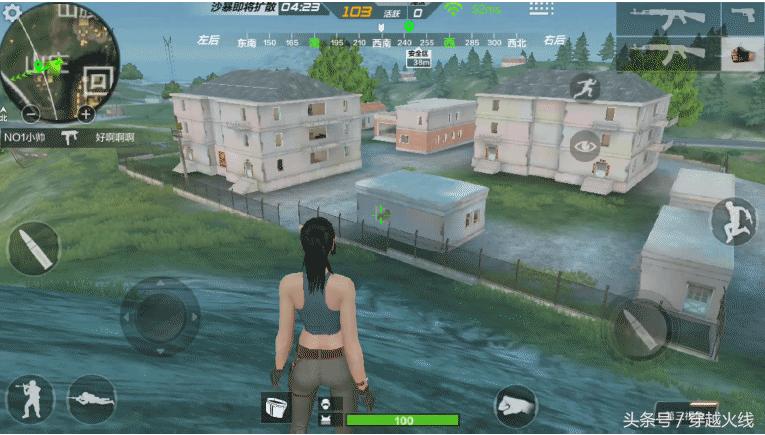Viewport: 765px width, 435px height.
Task: Select the first rifle weapon slot
Action: click(667, 19)
